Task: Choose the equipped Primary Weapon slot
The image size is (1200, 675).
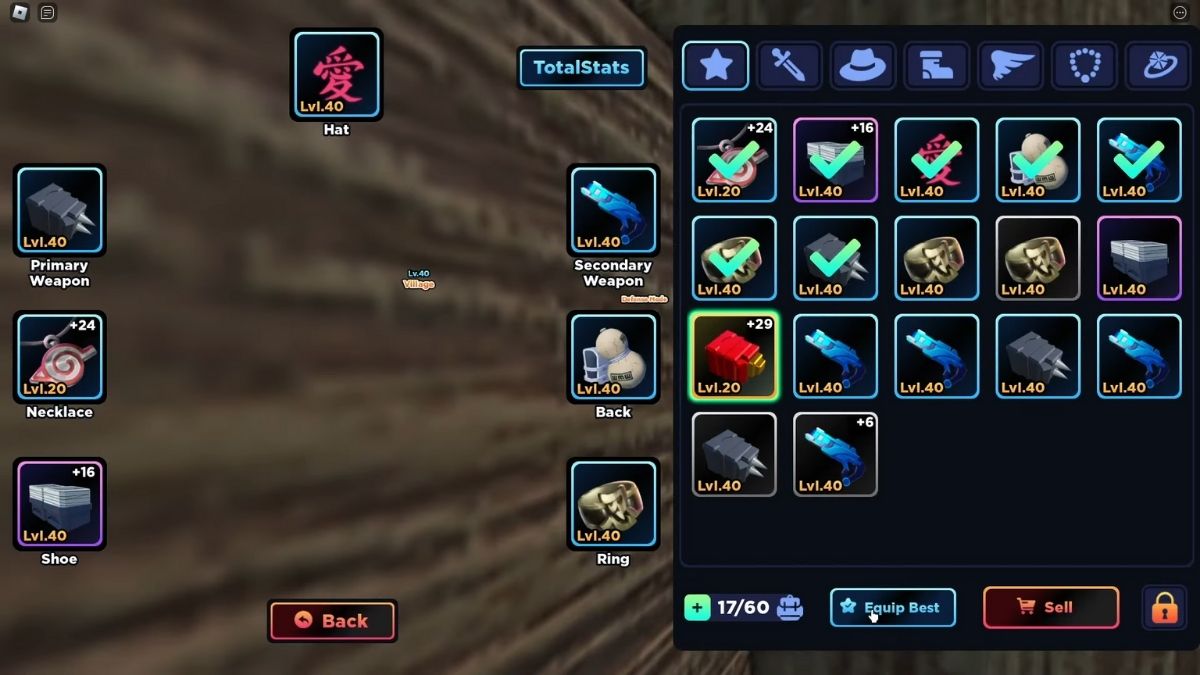Action: 59,210
